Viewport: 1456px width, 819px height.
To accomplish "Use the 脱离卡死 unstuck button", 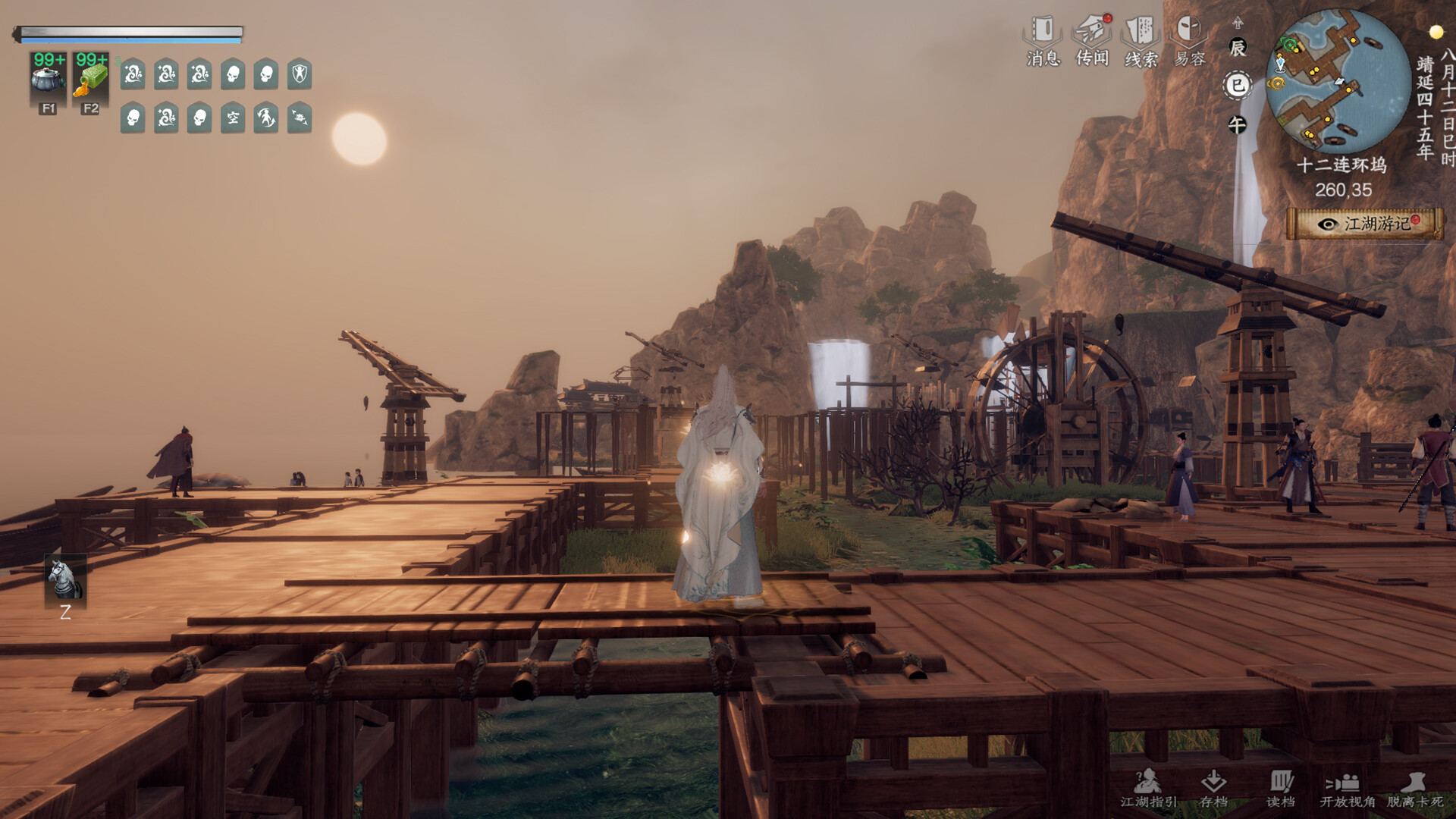I will 1414,789.
